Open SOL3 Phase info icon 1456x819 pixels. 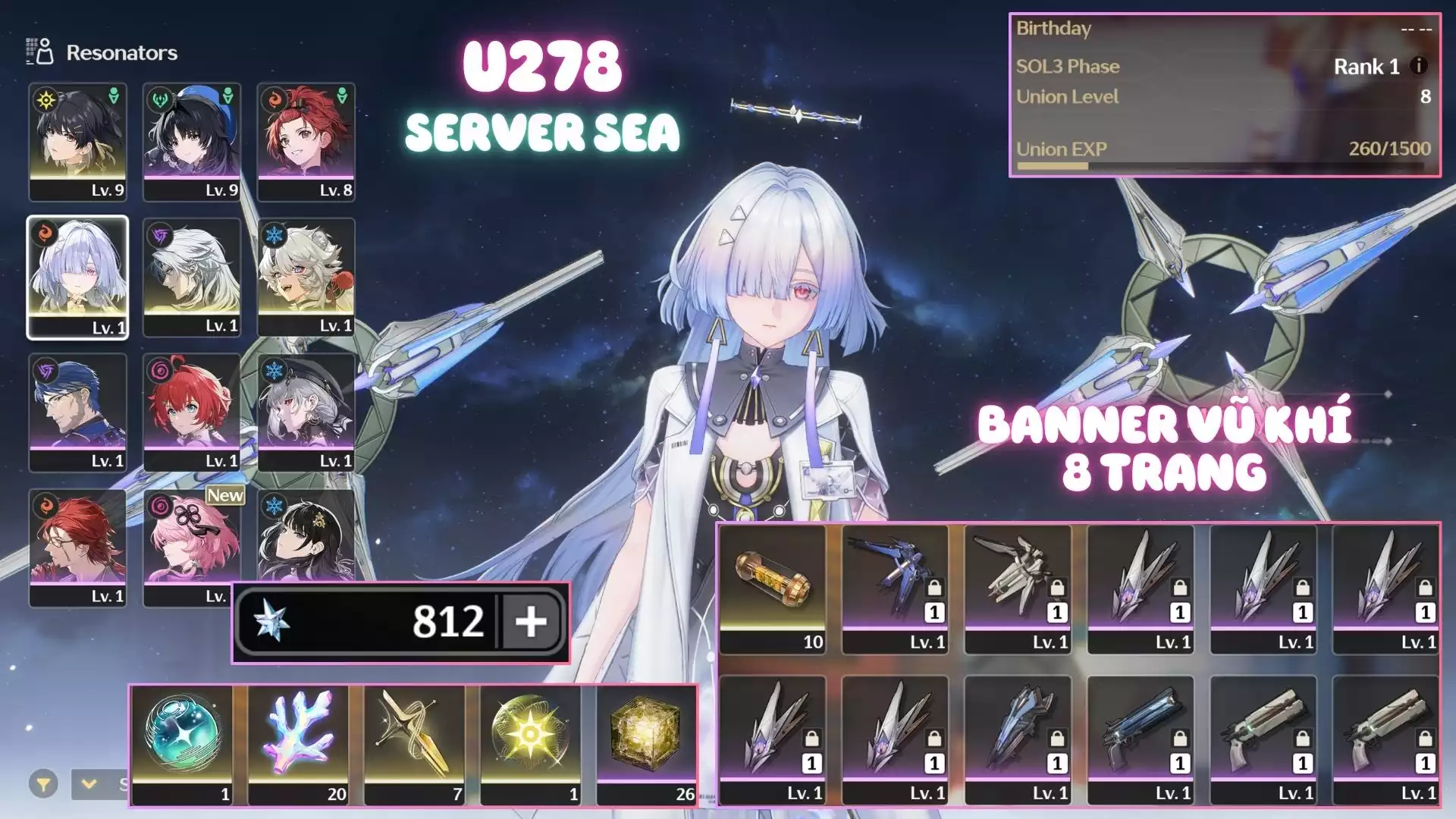click(x=1418, y=66)
